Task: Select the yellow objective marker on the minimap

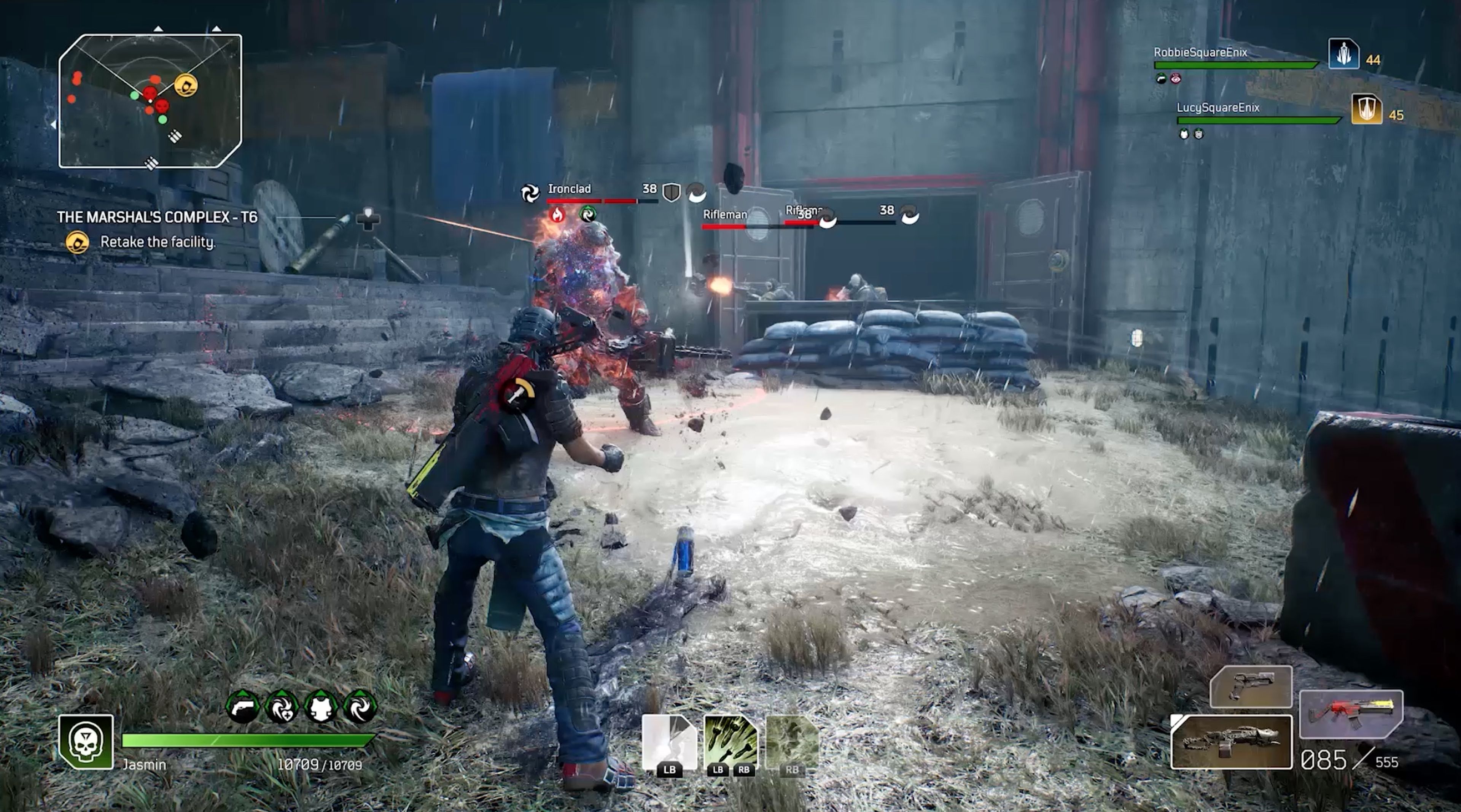Action: point(185,85)
